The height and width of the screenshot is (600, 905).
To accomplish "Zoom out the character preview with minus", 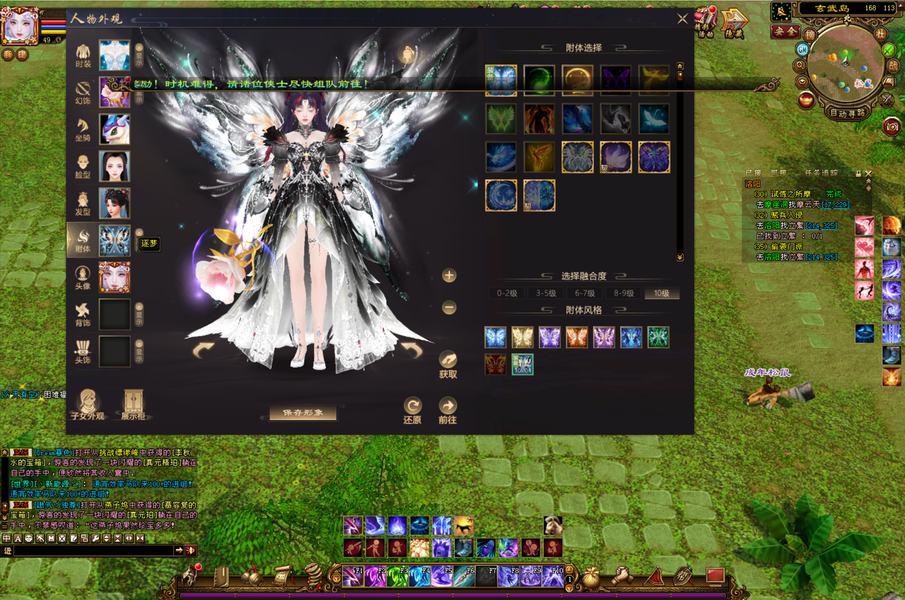I will [449, 308].
